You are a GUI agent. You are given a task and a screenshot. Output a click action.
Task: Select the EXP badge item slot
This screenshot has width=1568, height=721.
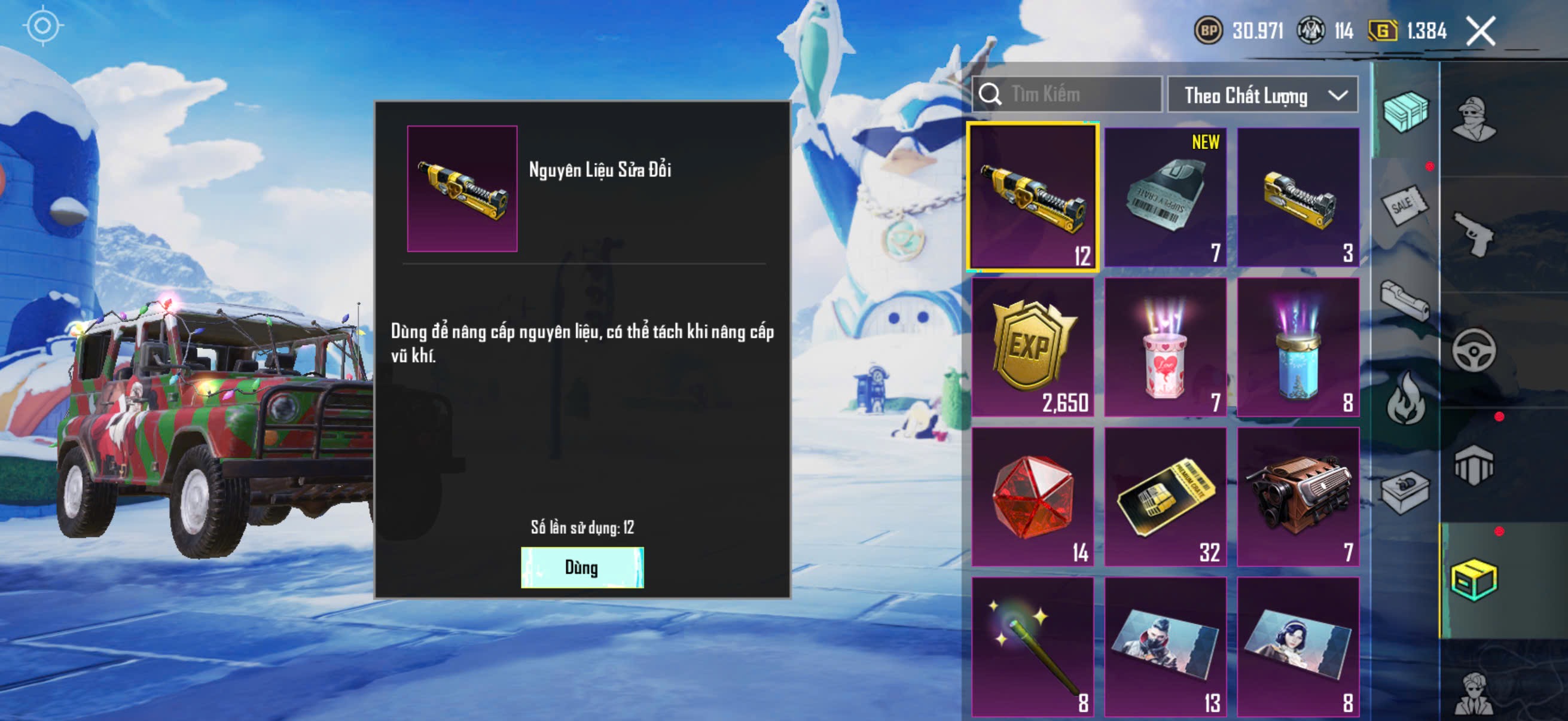click(1032, 347)
